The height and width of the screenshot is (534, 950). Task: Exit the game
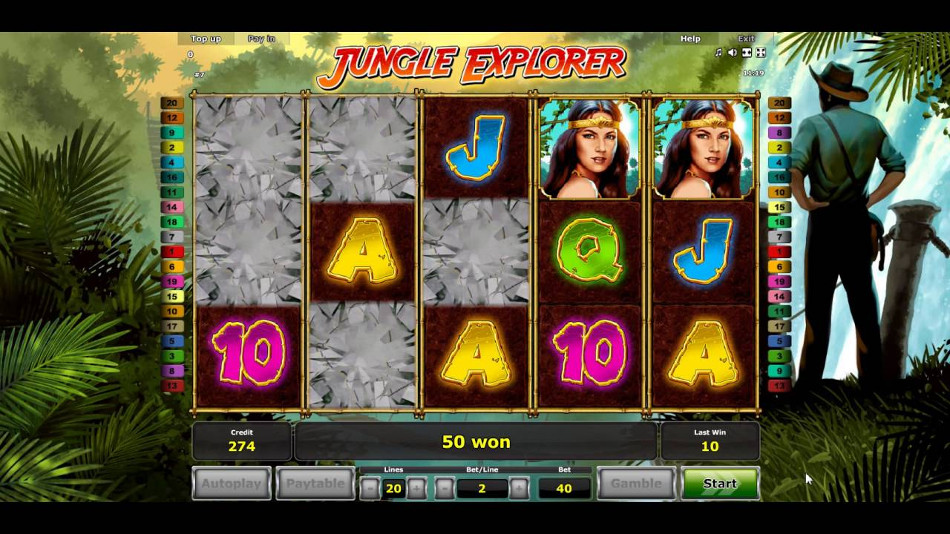click(x=746, y=39)
